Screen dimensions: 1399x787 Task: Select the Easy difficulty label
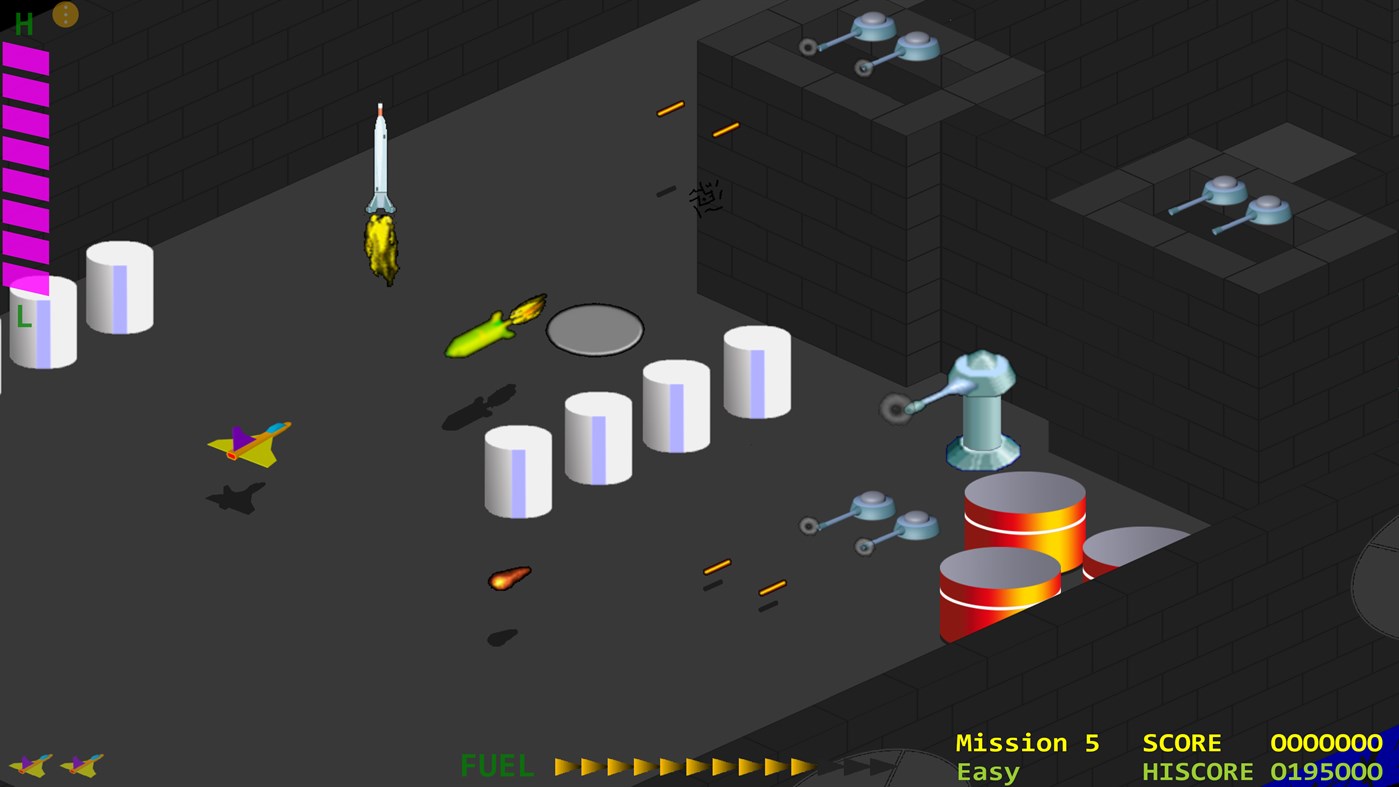click(x=986, y=771)
